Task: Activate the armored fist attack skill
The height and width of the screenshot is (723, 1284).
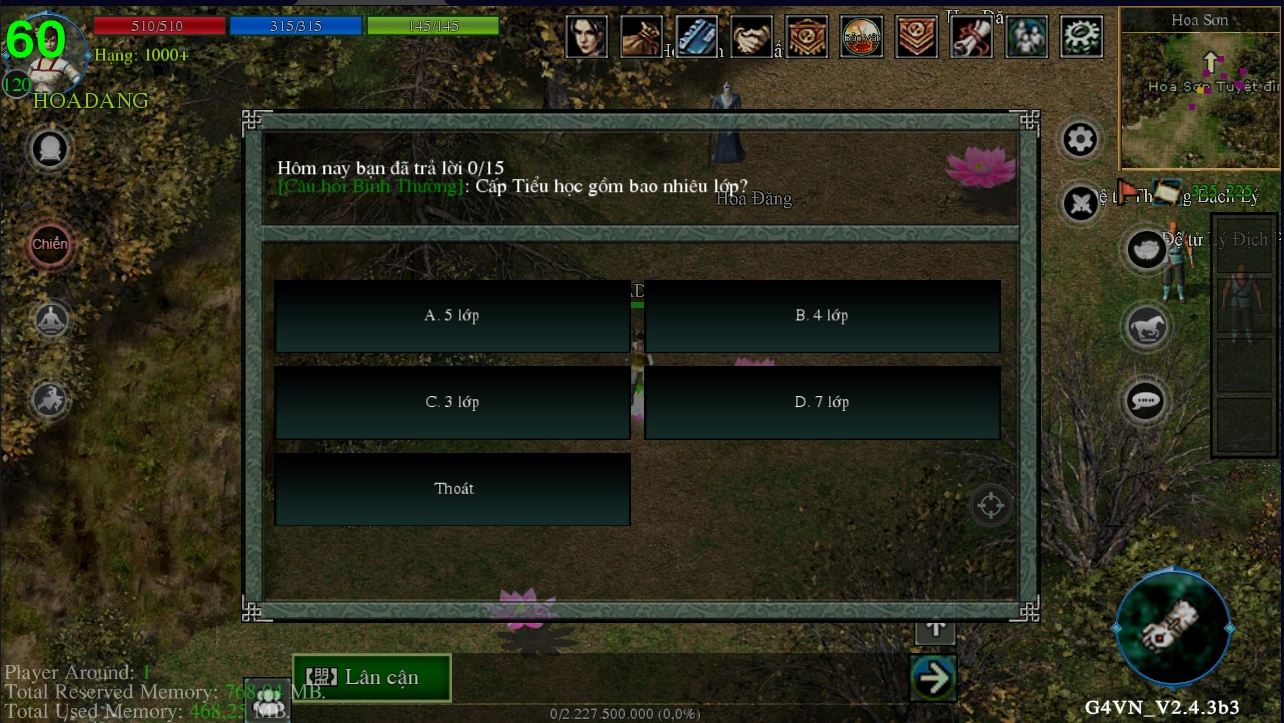Action: [x=1172, y=627]
